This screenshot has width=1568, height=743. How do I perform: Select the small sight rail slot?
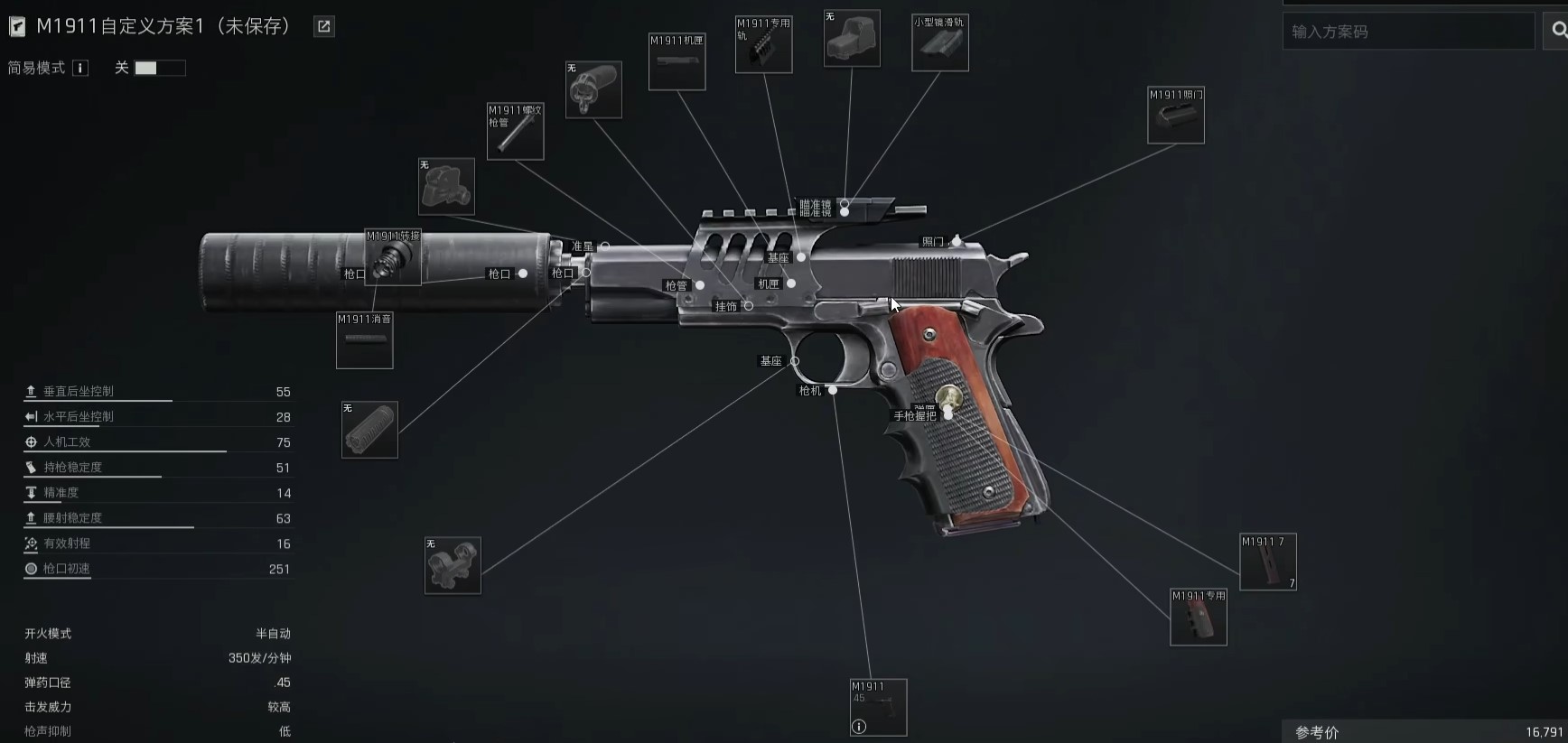tap(939, 42)
